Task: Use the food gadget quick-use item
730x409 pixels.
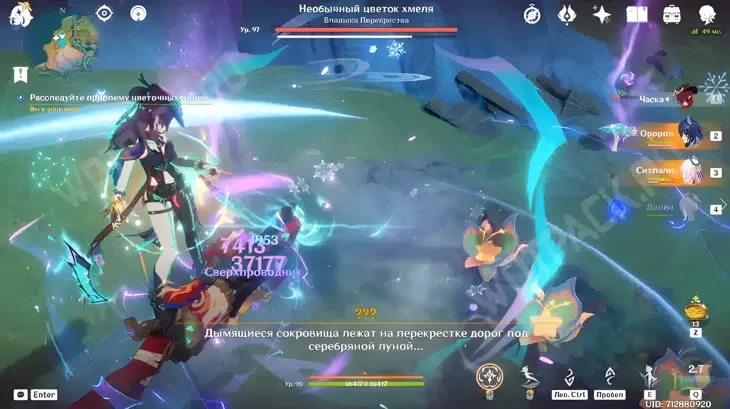Action: coord(692,309)
